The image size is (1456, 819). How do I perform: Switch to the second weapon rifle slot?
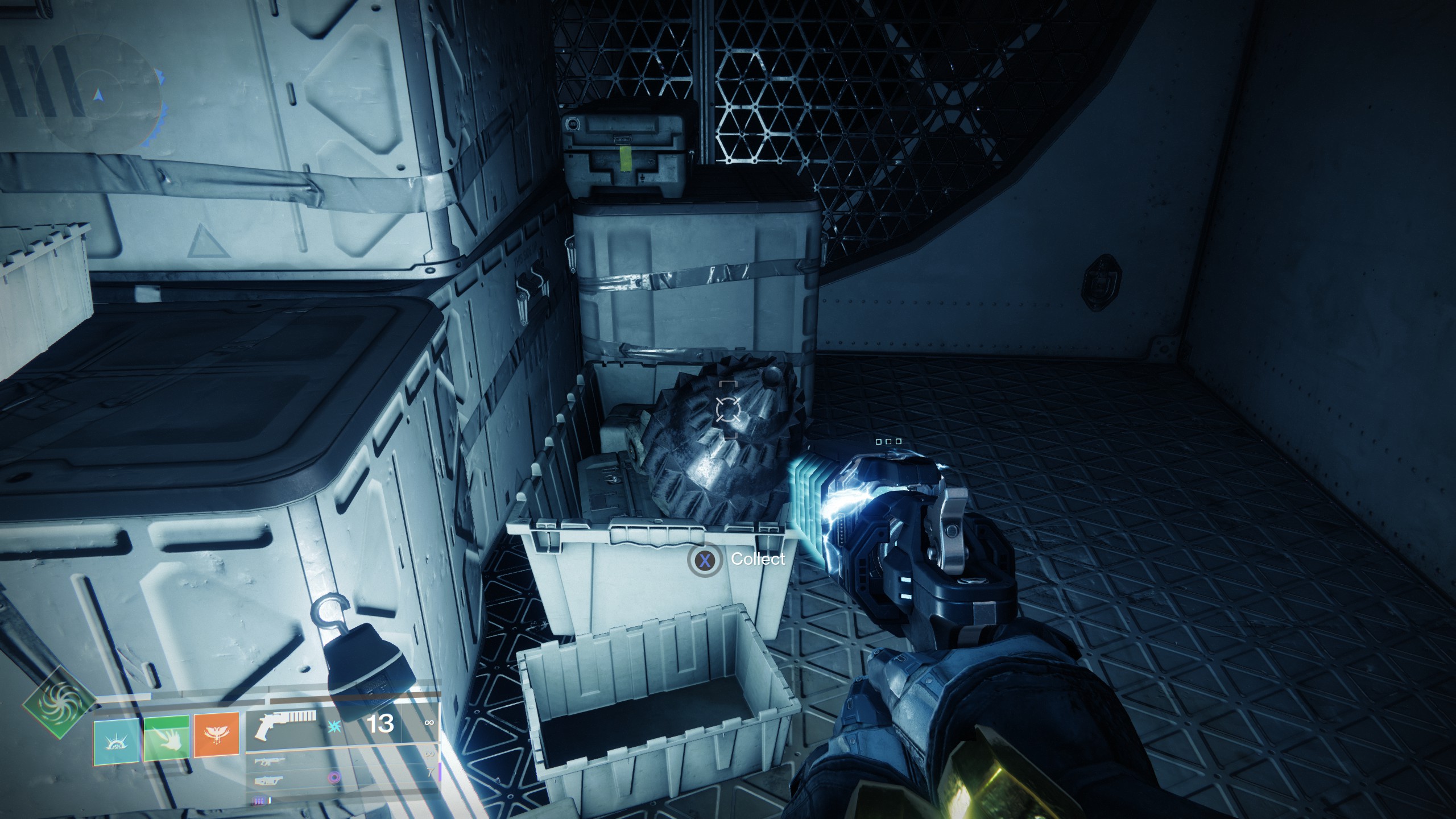272,761
